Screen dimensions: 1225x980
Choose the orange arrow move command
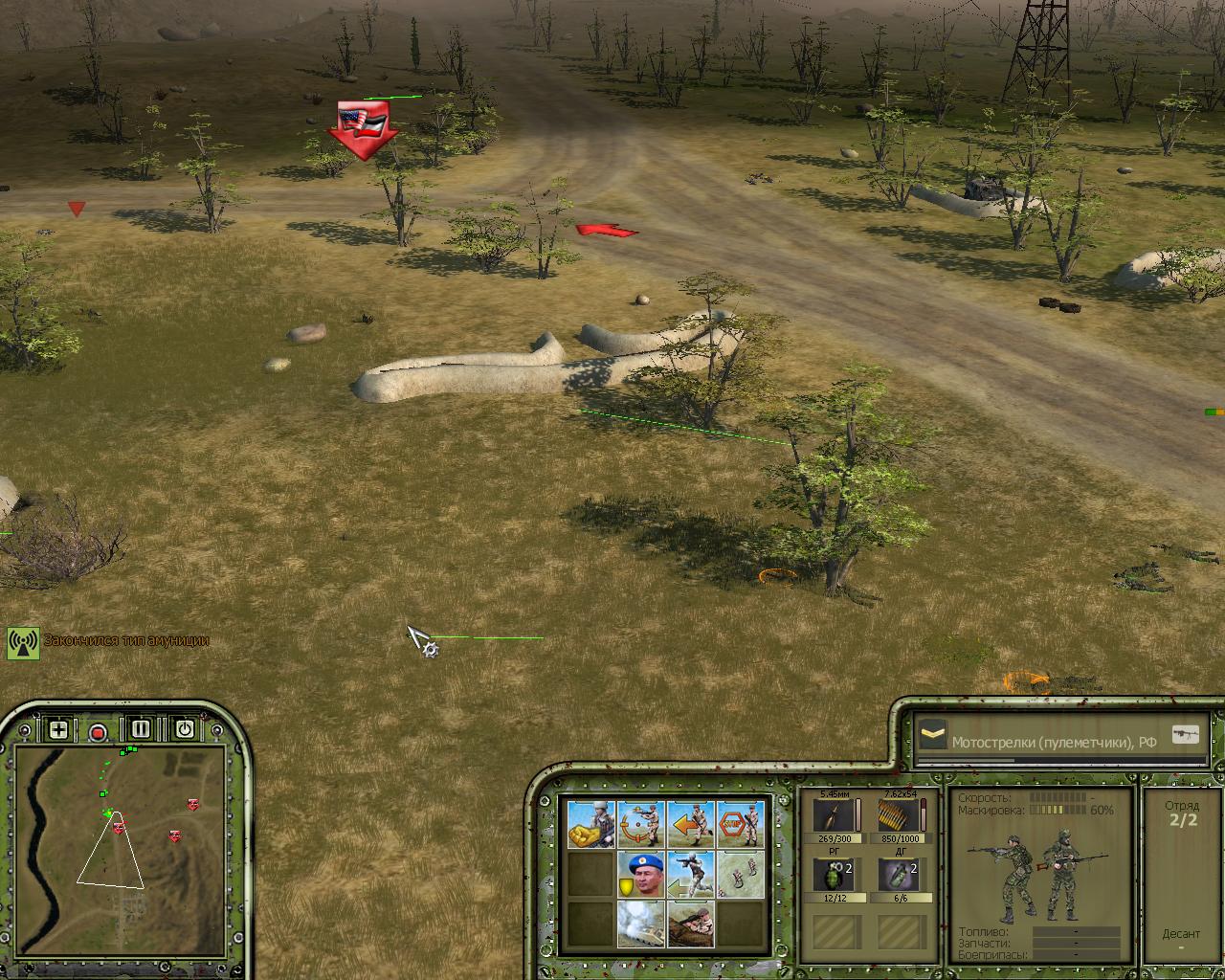coord(691,824)
